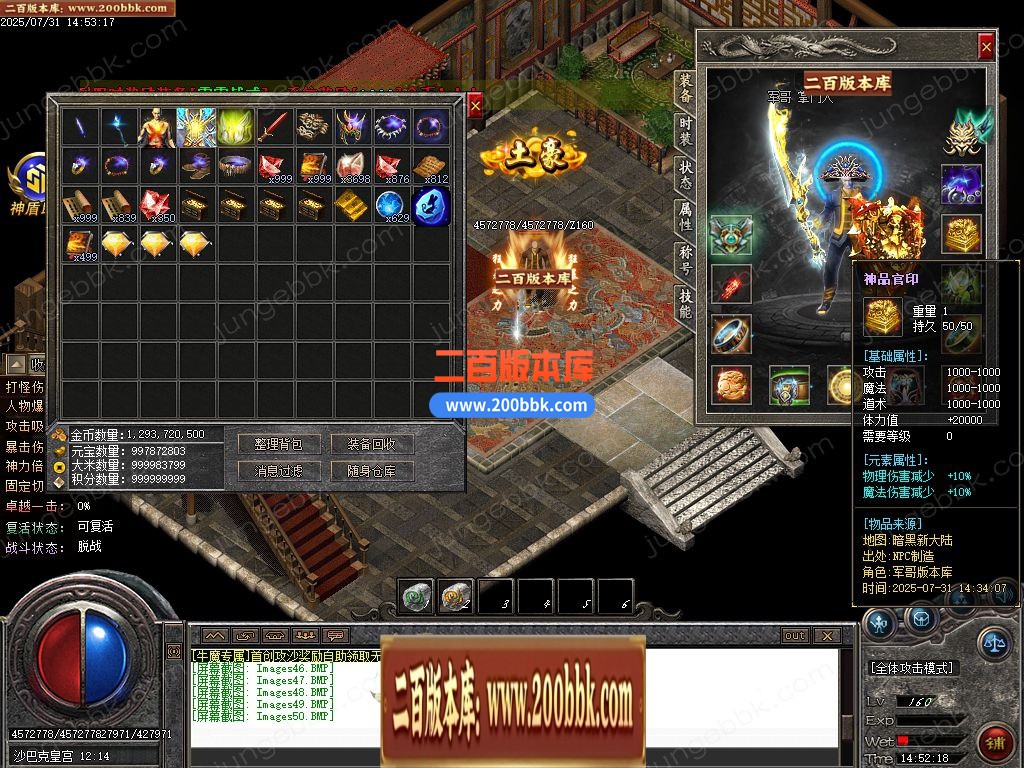Image resolution: width=1024 pixels, height=768 pixels.
Task: Use the green spiral stone in hotbar slot 1
Action: click(x=416, y=597)
